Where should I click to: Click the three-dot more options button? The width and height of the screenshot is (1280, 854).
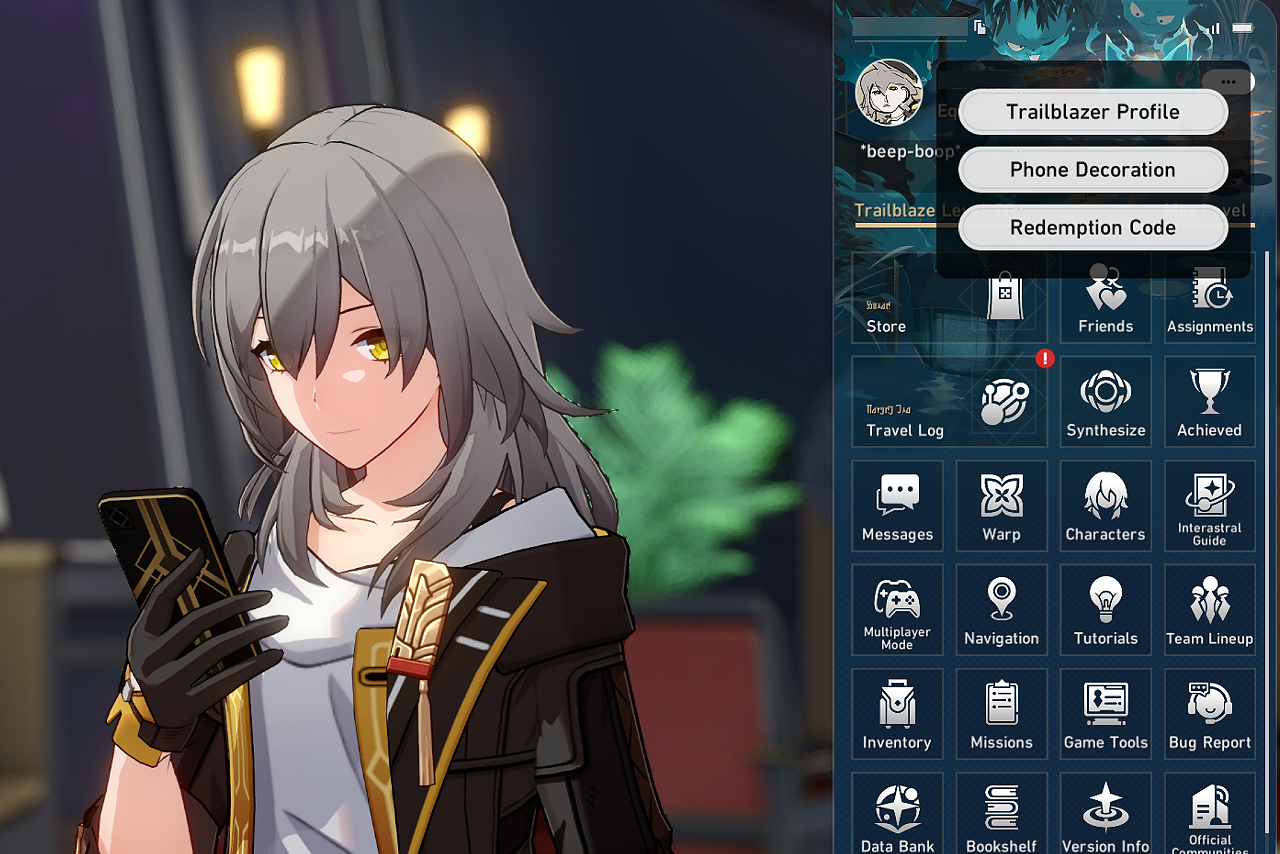point(1228,83)
